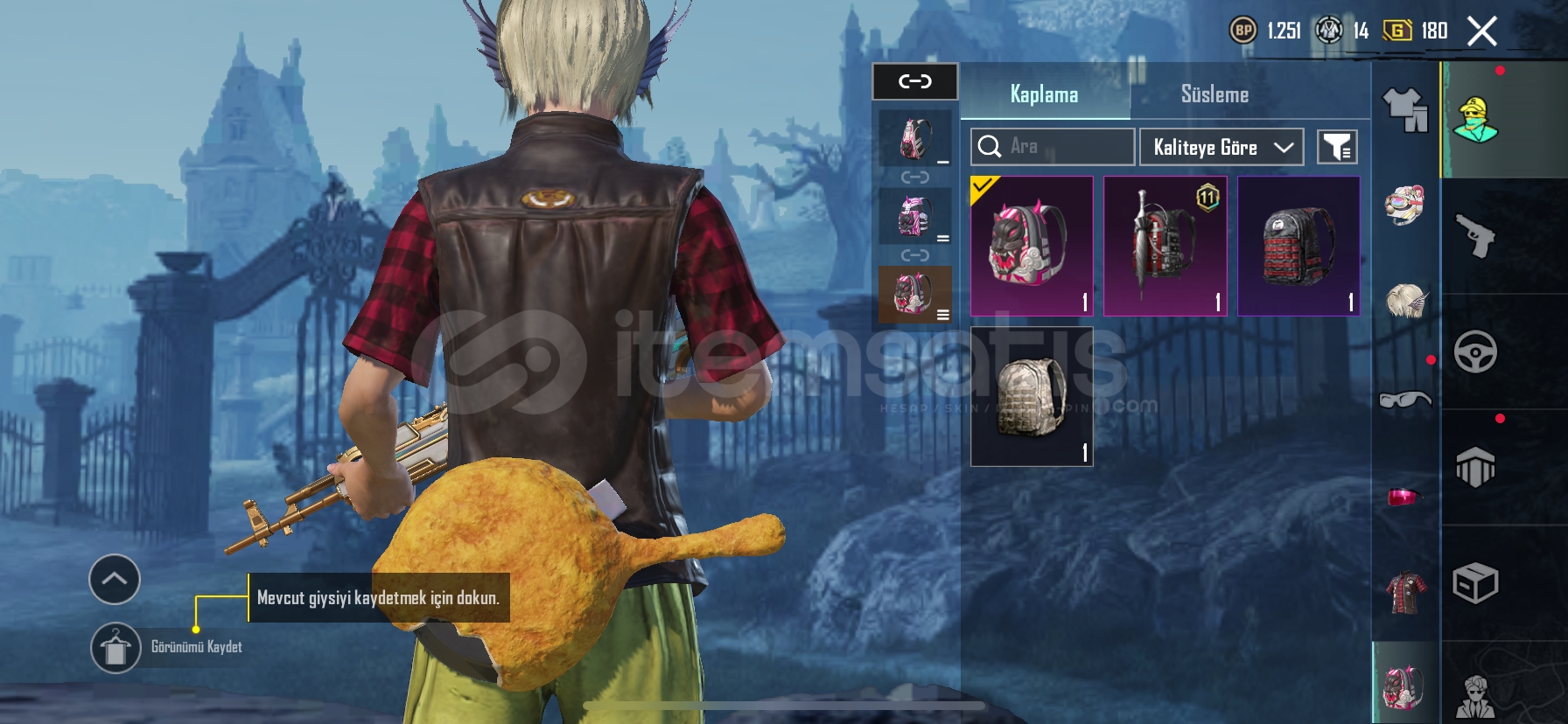Pick the beige camo backpack
Image resolution: width=1568 pixels, height=724 pixels.
(x=1032, y=397)
